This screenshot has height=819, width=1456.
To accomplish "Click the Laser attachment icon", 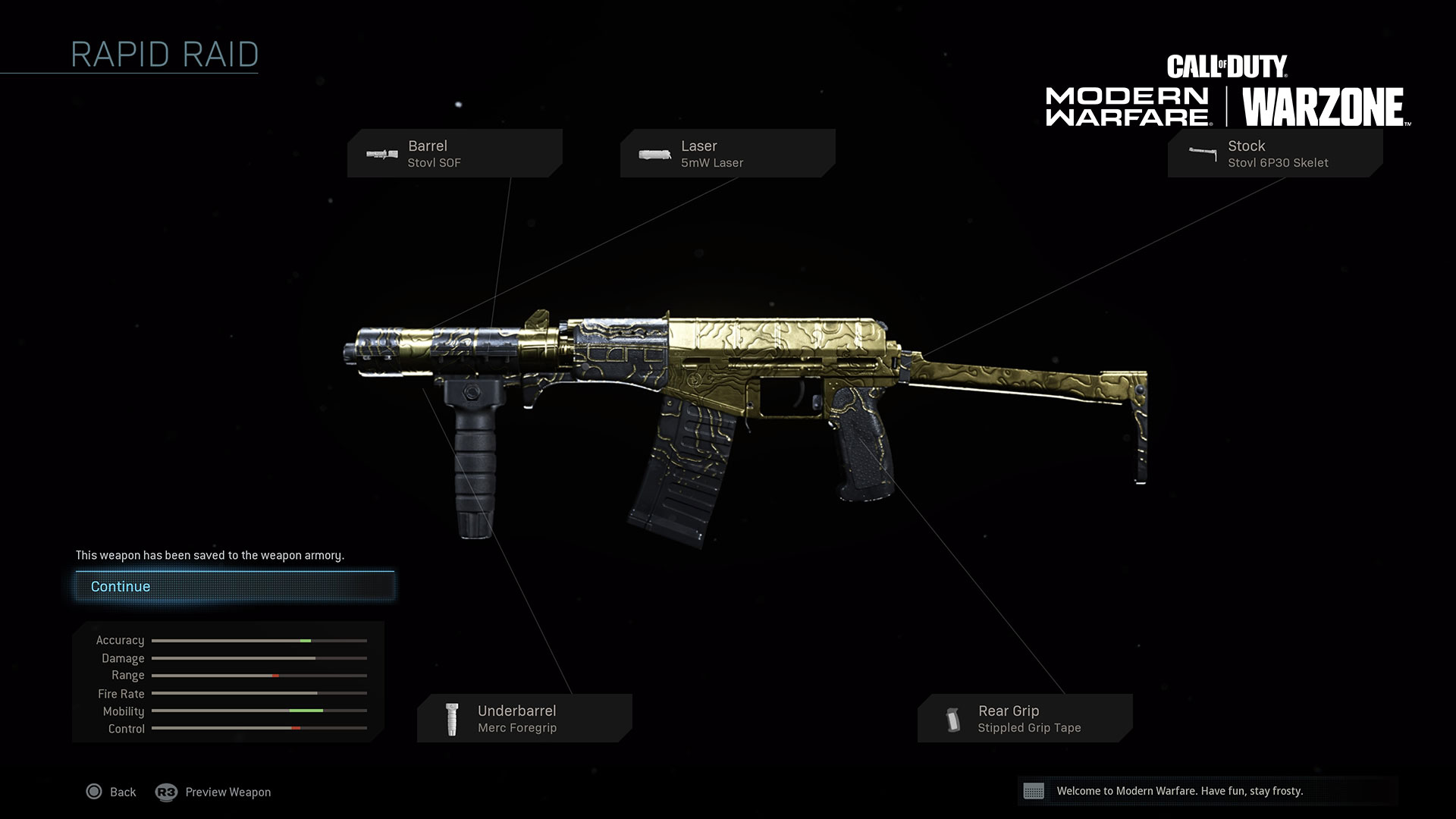I will (x=652, y=152).
